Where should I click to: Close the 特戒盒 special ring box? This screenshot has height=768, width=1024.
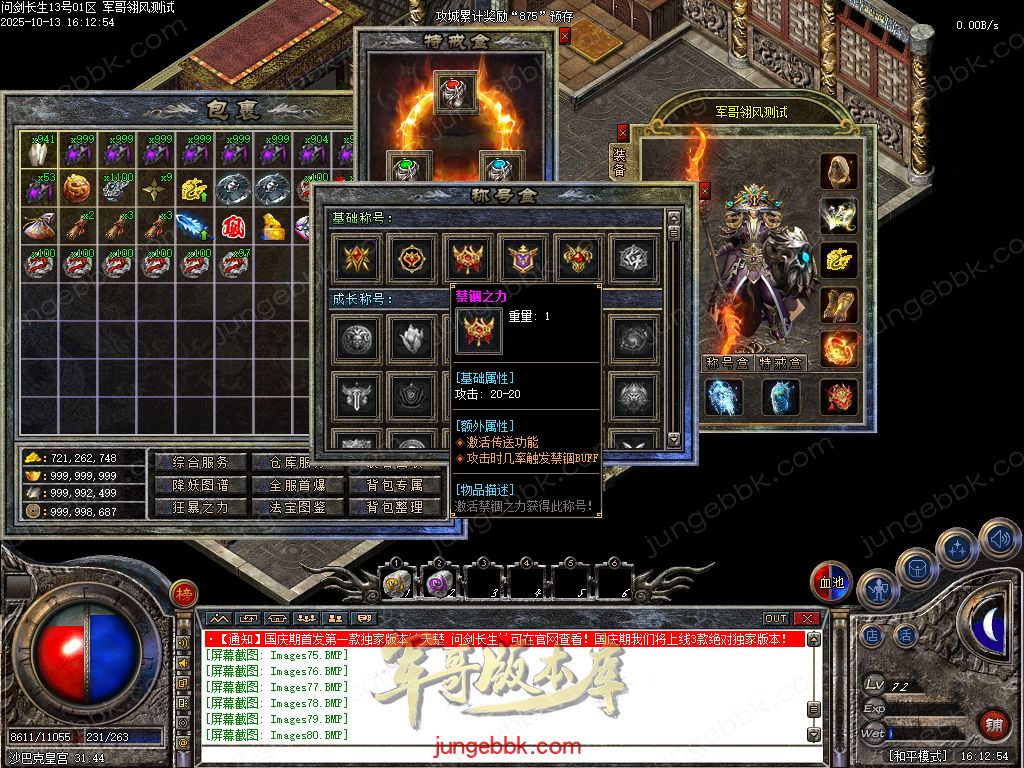coord(565,36)
